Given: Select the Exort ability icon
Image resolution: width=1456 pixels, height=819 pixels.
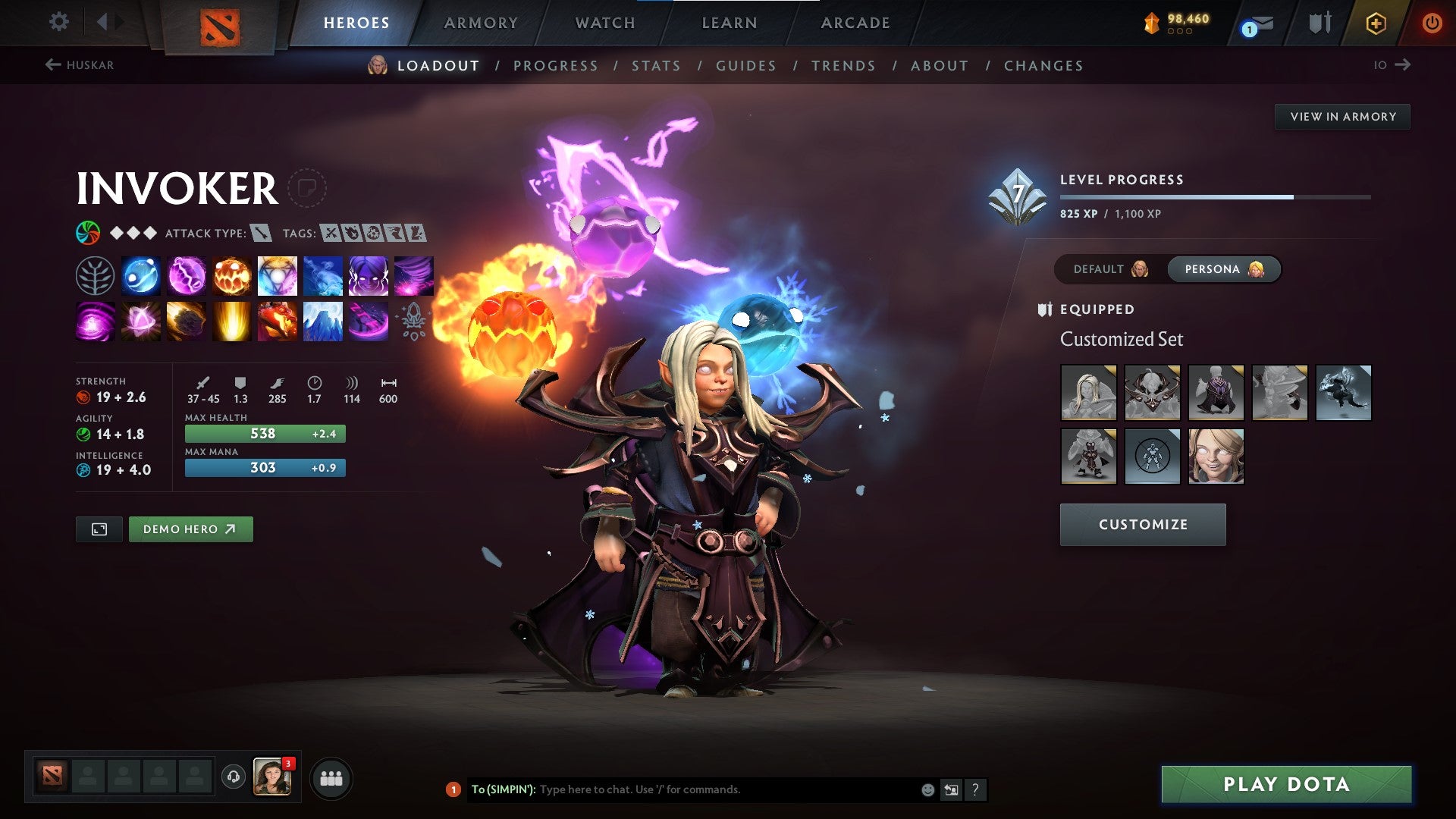Looking at the screenshot, I should [232, 275].
